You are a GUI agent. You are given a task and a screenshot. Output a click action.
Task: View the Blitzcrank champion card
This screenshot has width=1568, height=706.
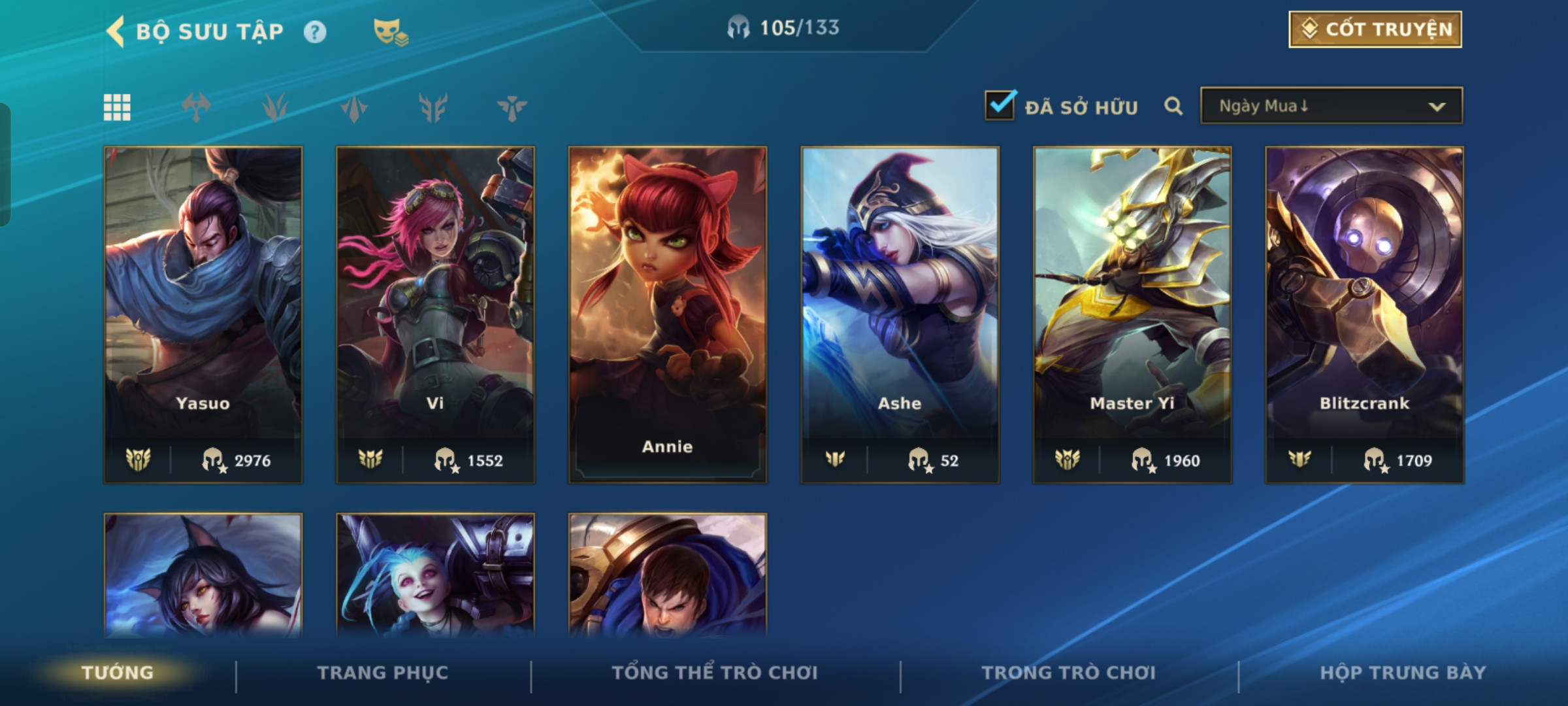pyautogui.click(x=1364, y=314)
